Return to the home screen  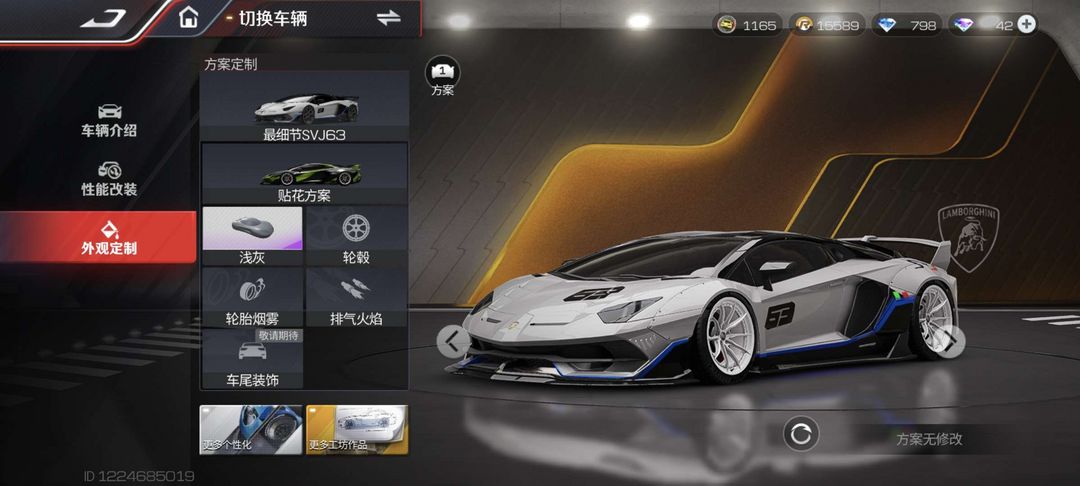pos(188,17)
